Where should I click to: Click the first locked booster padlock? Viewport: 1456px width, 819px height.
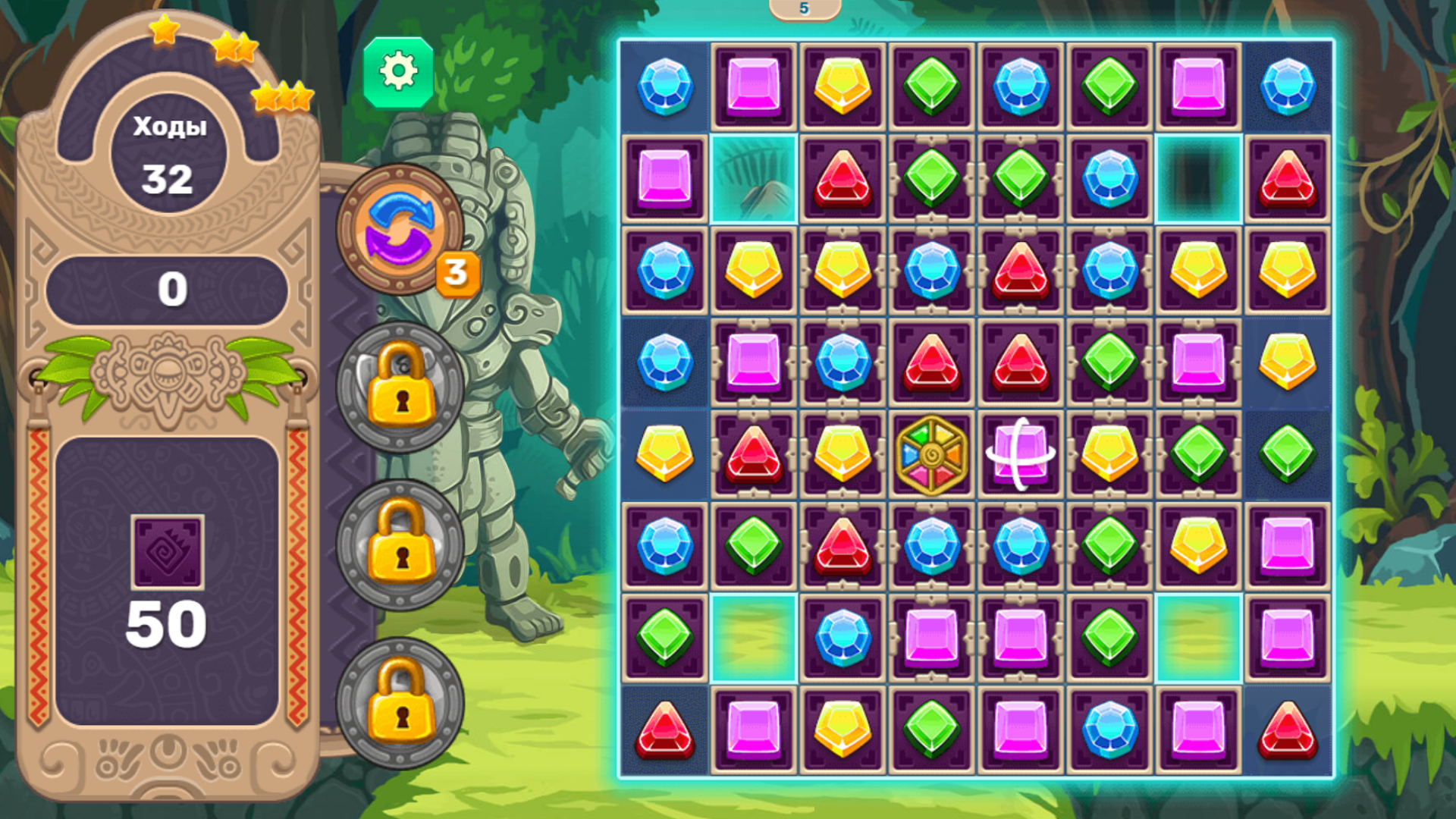[x=400, y=388]
